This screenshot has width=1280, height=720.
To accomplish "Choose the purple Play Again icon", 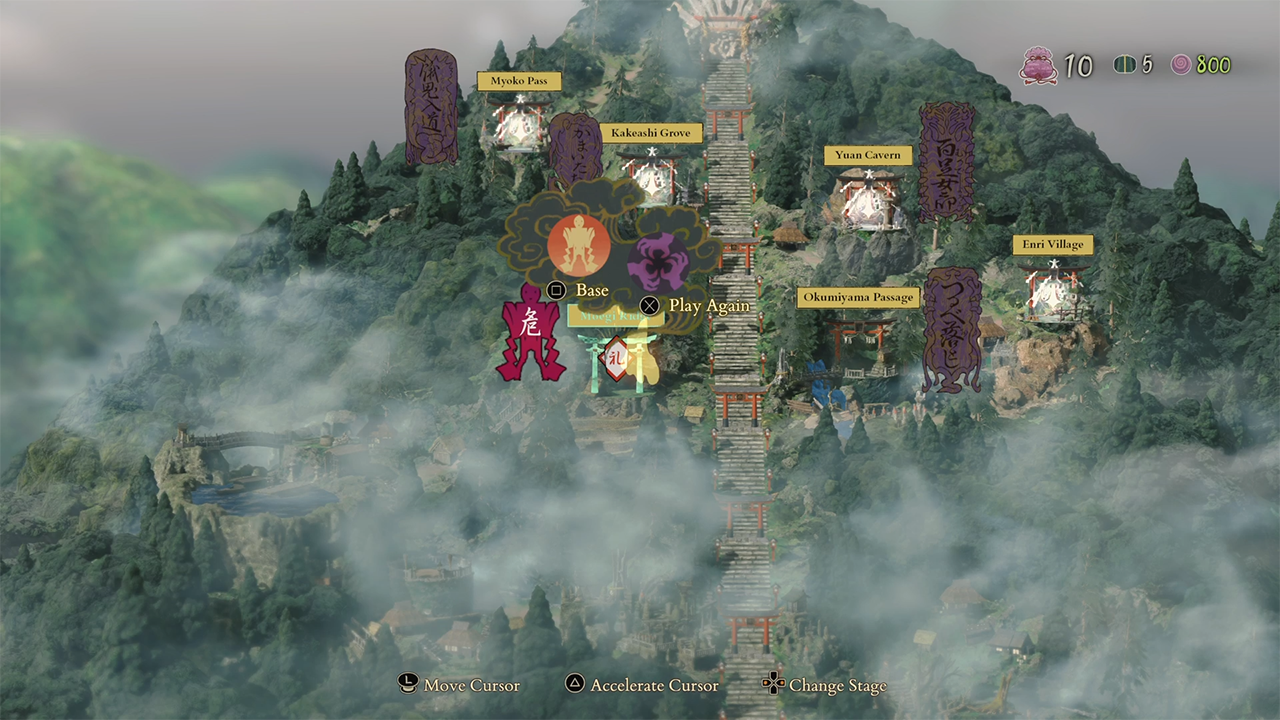I will point(658,262).
